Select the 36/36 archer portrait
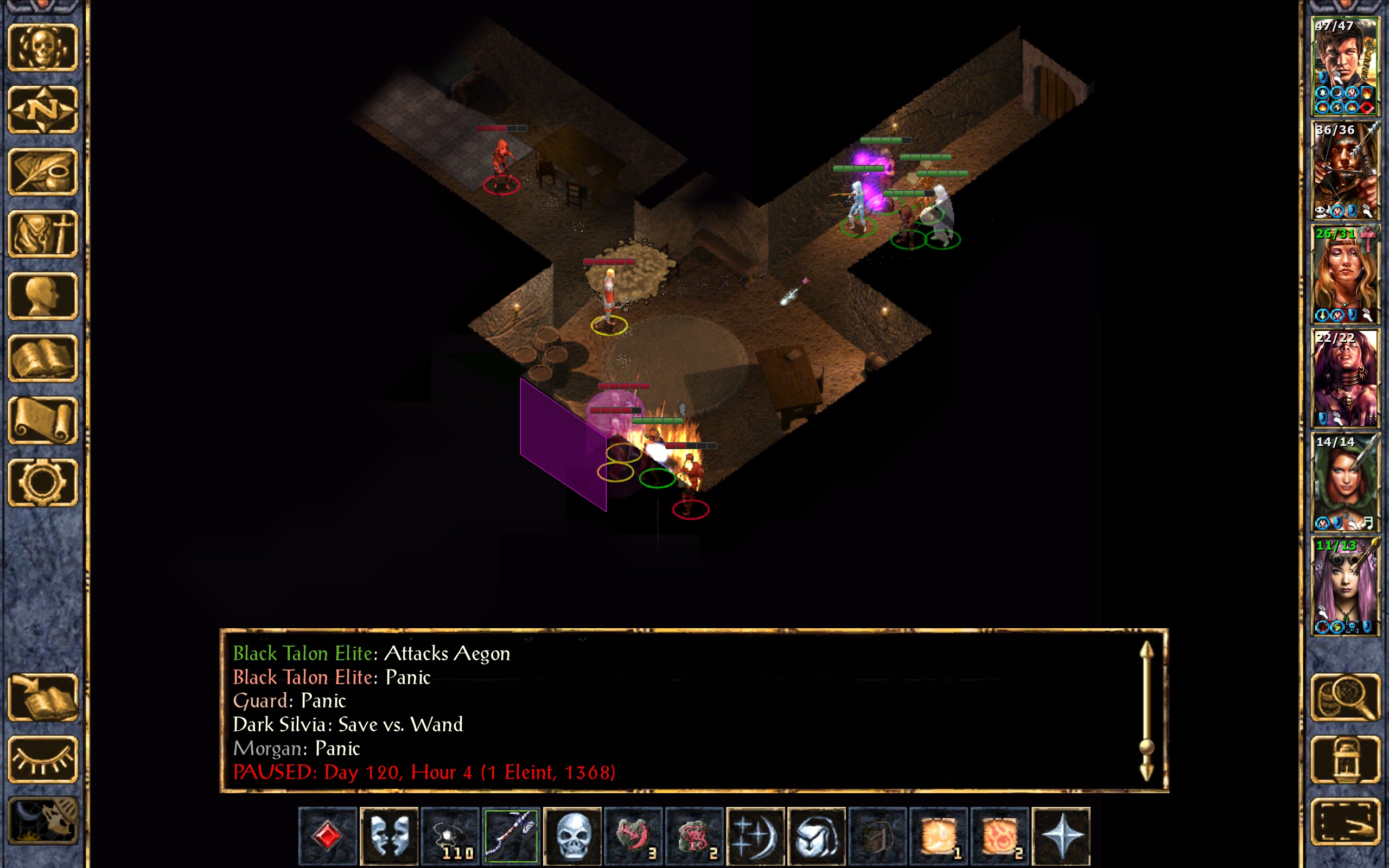This screenshot has height=868, width=1389. pos(1345,170)
